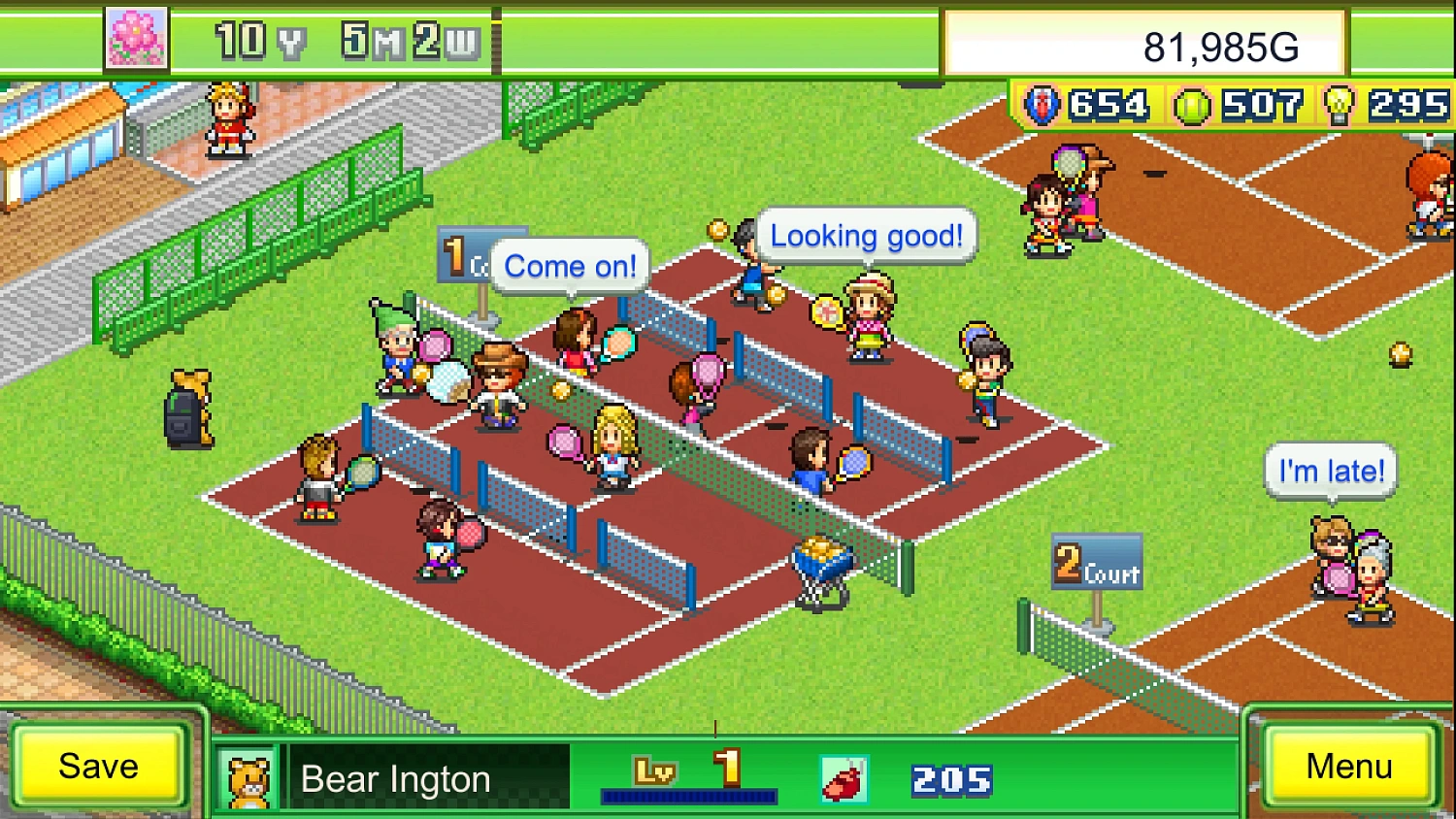Click the 'Come on!' speech bubble
This screenshot has height=819, width=1456.
pos(570,266)
